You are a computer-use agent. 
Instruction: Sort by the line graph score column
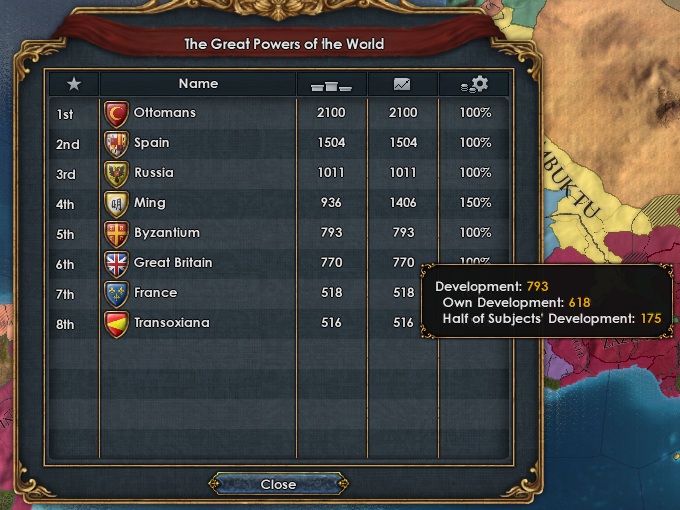tap(402, 84)
